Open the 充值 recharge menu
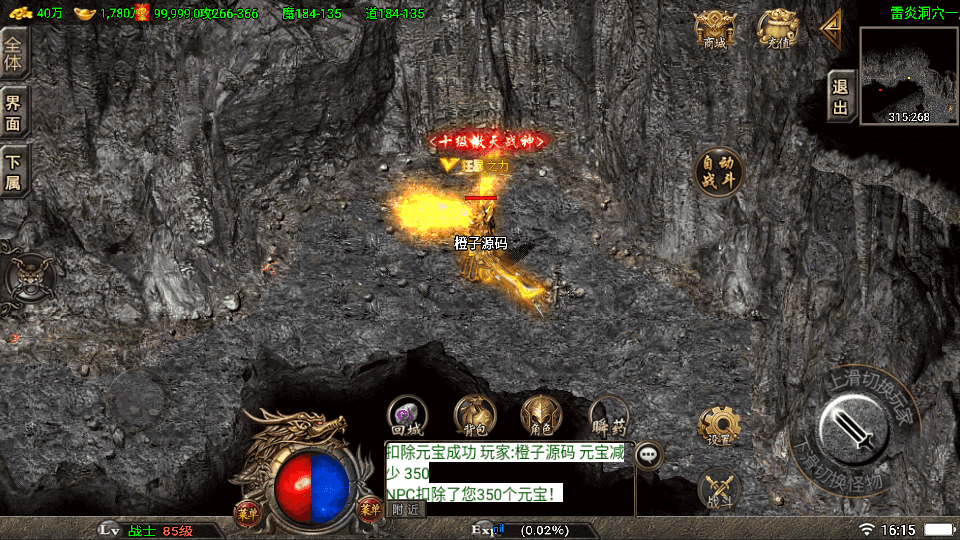Image resolution: width=960 pixels, height=540 pixels. pos(777,30)
